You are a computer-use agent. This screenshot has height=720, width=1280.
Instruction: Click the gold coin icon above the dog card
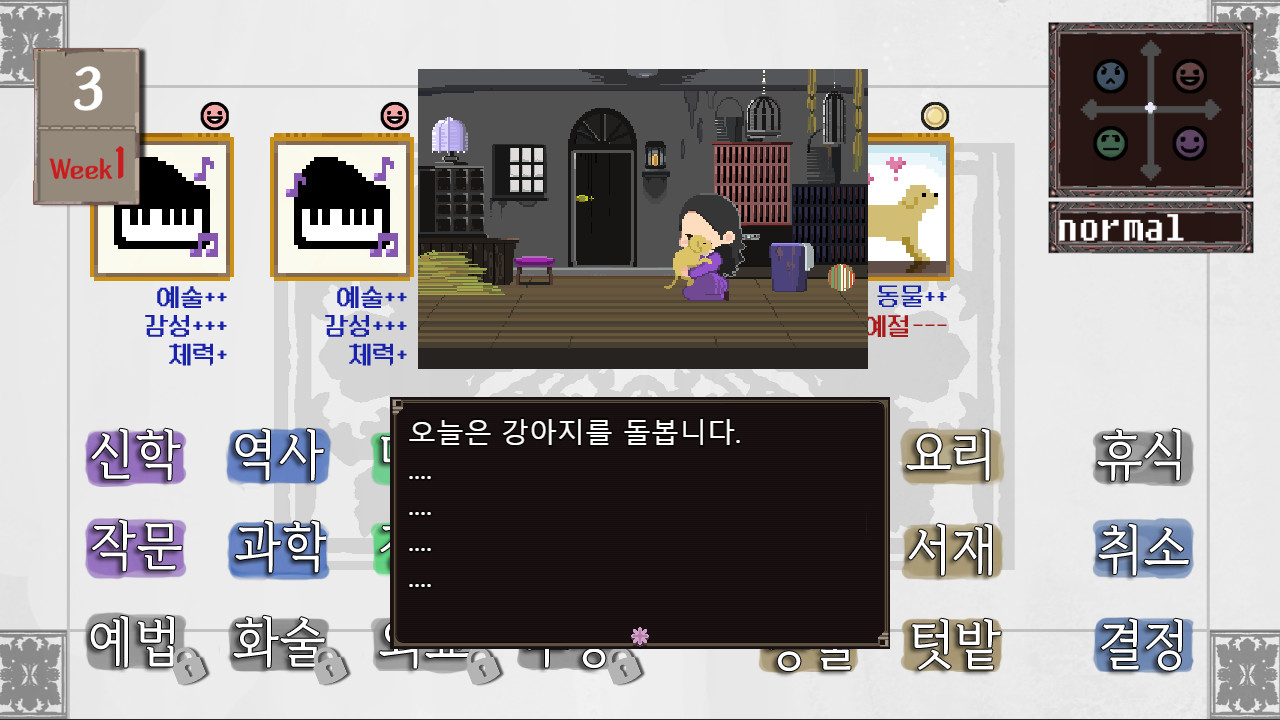pos(934,113)
